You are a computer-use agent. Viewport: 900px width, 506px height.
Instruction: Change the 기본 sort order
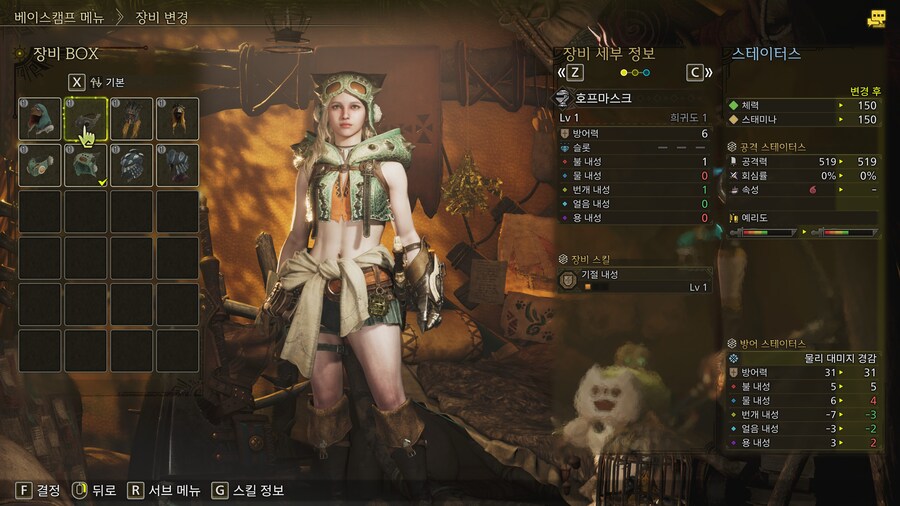coord(100,82)
